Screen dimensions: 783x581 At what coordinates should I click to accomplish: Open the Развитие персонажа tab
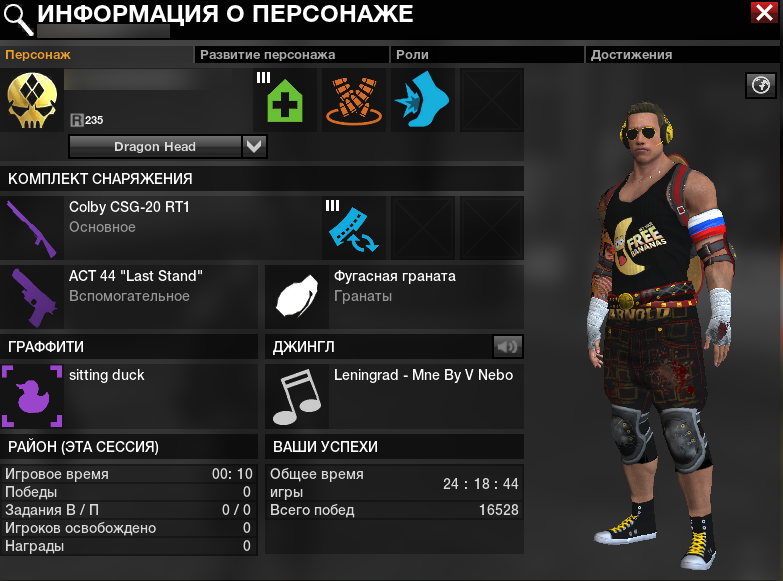267,55
